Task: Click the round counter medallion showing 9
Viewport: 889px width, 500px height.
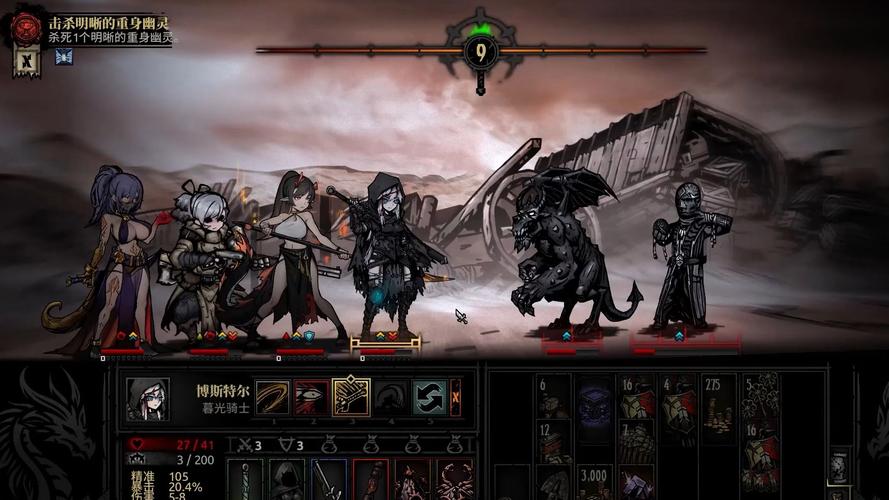Action: click(x=481, y=52)
